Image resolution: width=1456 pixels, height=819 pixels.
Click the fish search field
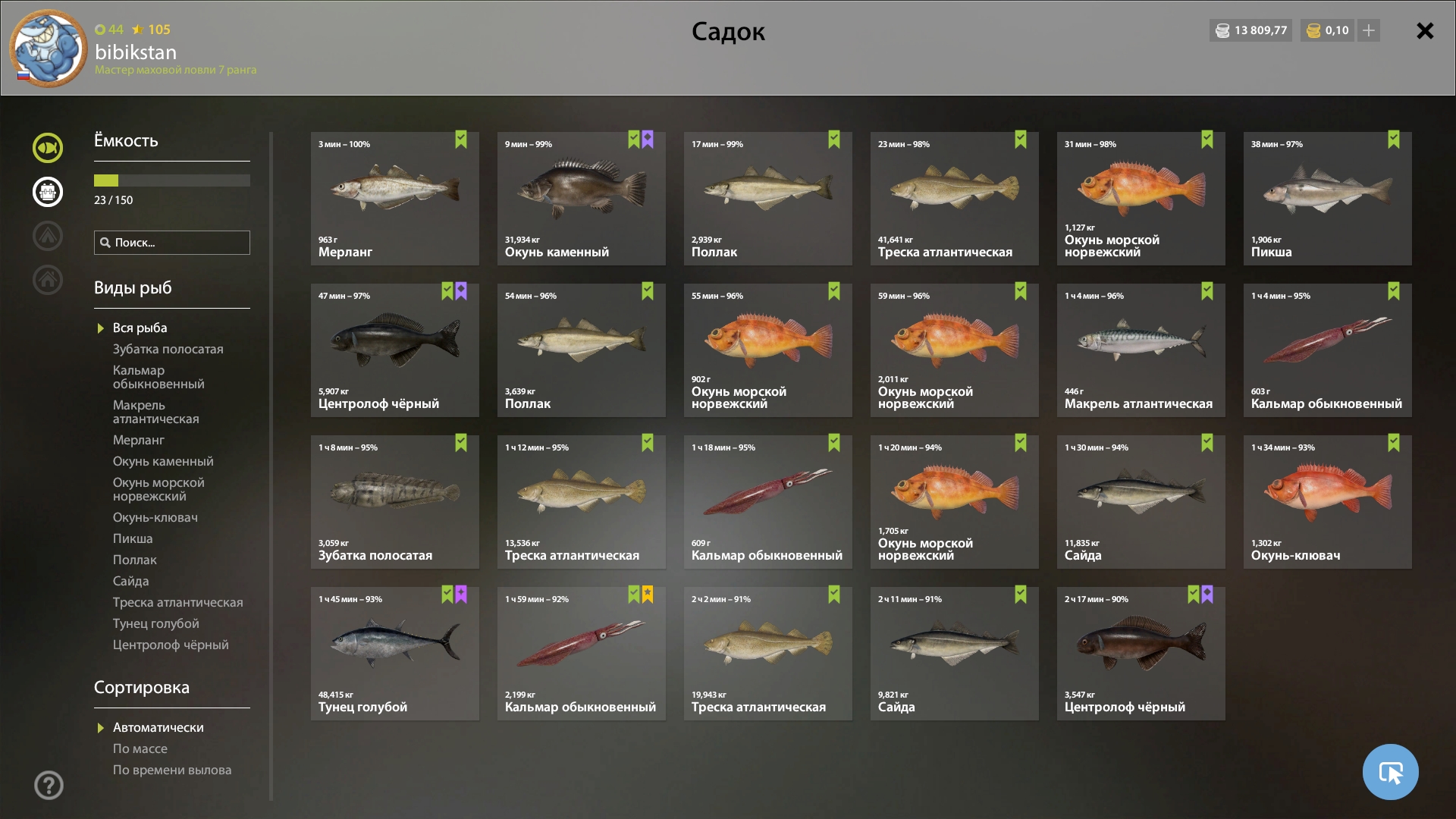172,243
